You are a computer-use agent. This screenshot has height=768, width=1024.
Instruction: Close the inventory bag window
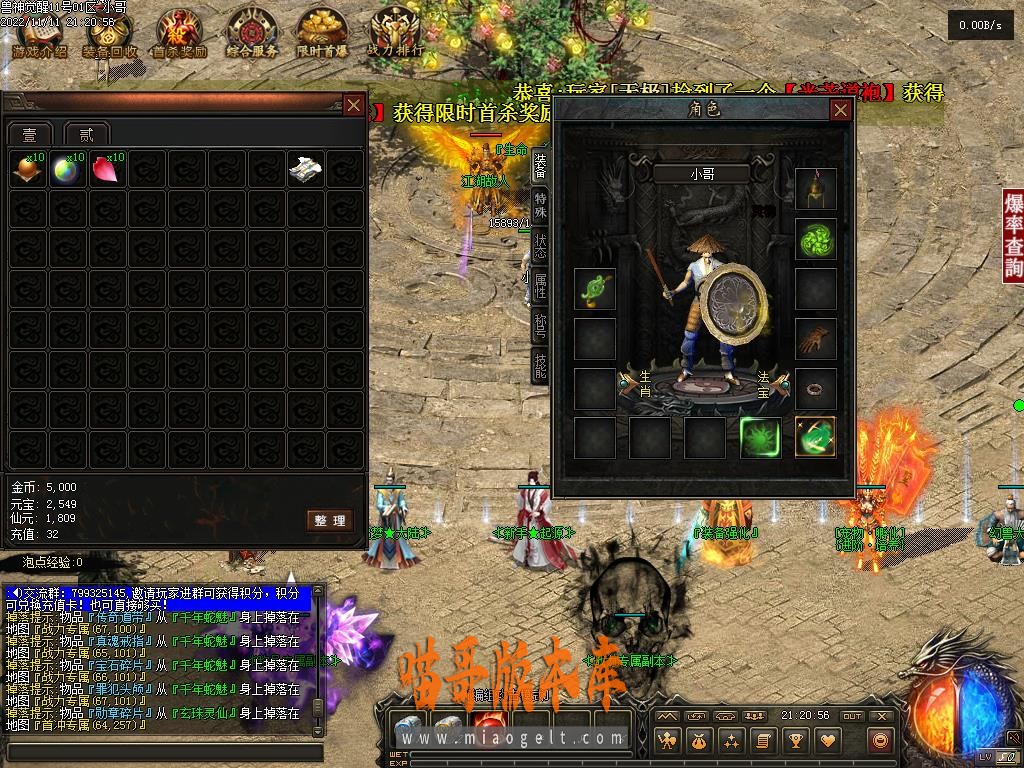[x=354, y=104]
